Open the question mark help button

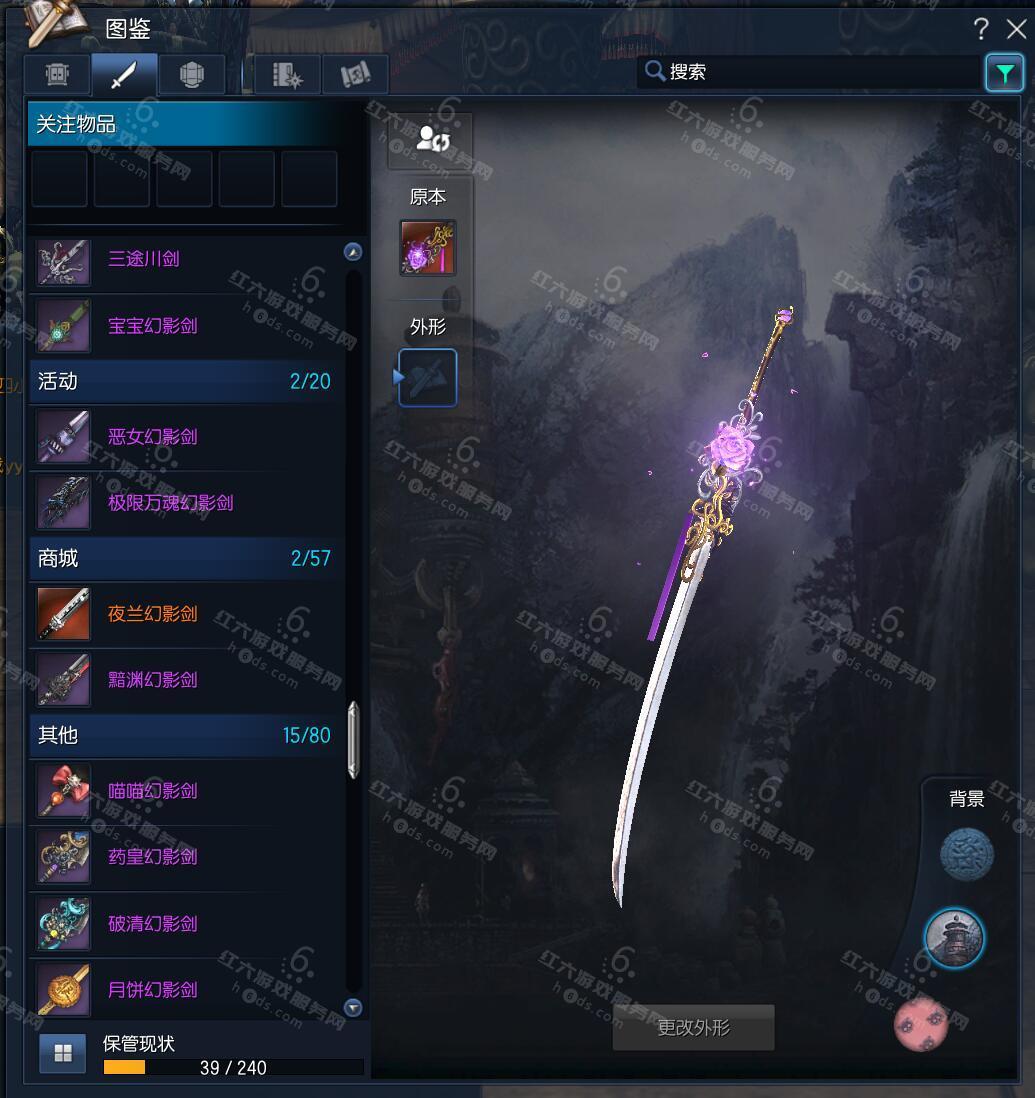981,29
